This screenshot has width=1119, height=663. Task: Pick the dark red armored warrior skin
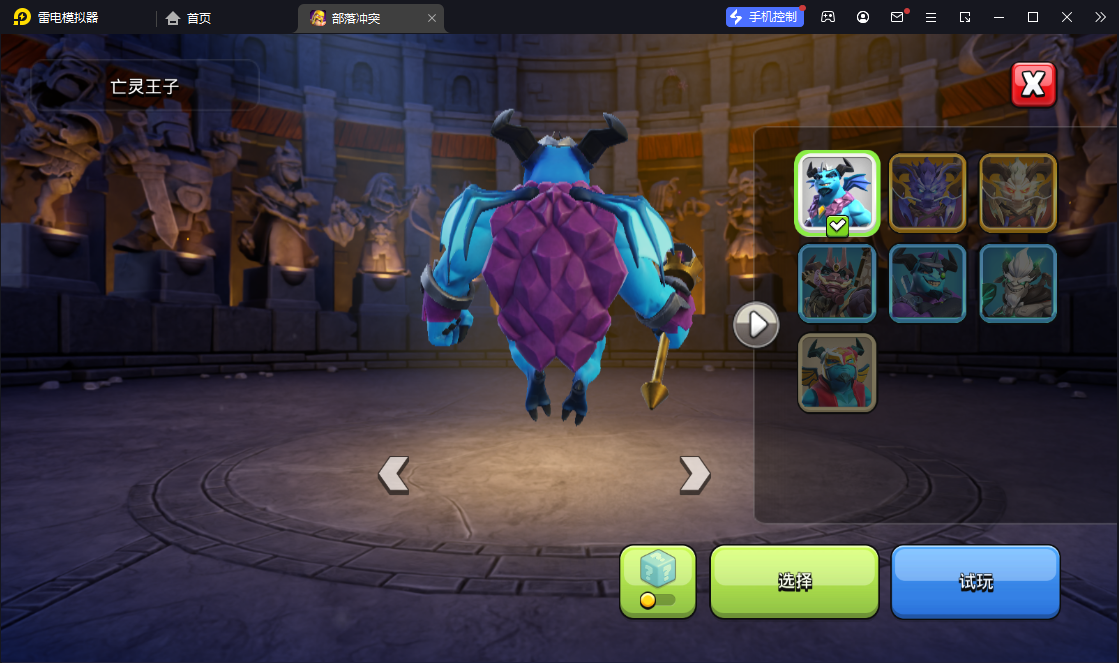point(837,283)
